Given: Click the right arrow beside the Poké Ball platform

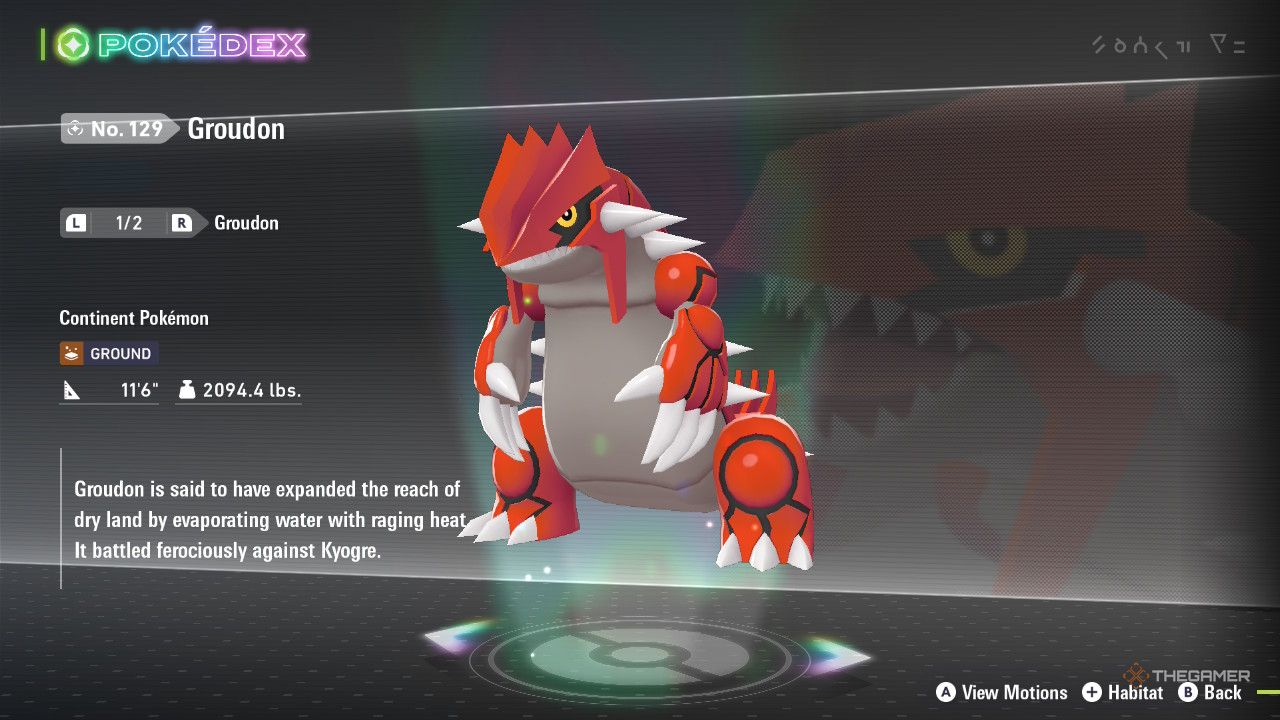Looking at the screenshot, I should point(838,655).
